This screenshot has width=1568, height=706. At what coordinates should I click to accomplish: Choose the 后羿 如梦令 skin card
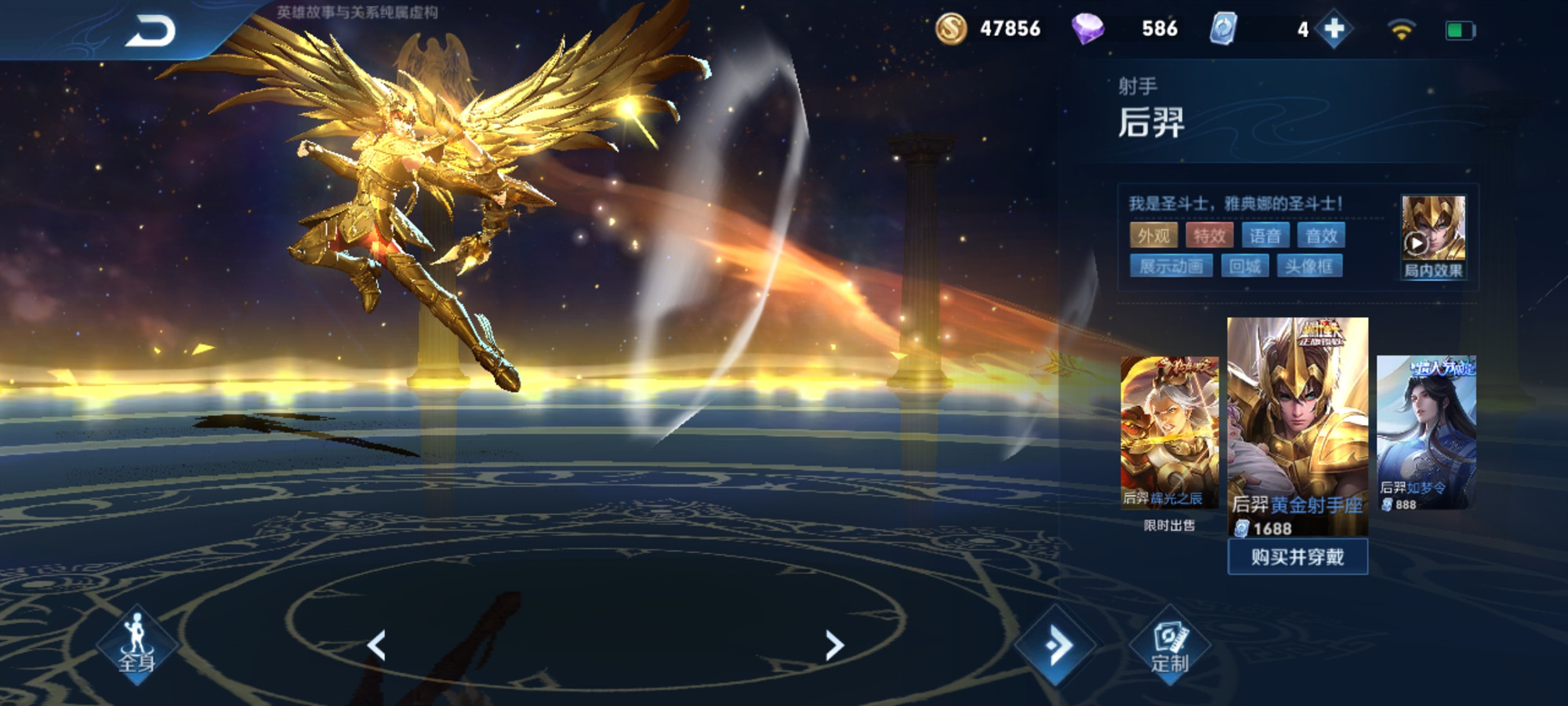coord(1426,431)
